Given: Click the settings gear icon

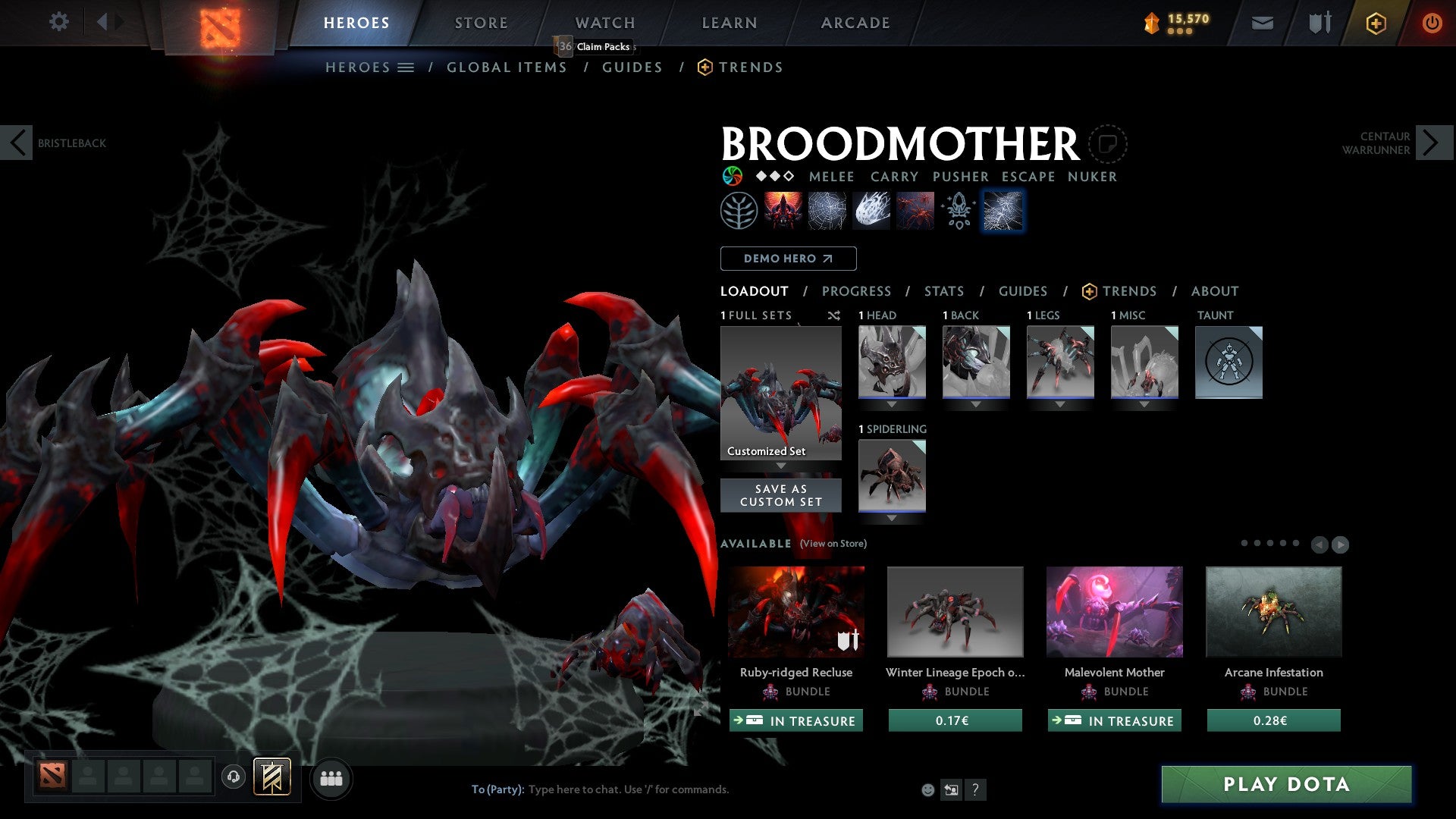Looking at the screenshot, I should [x=58, y=22].
